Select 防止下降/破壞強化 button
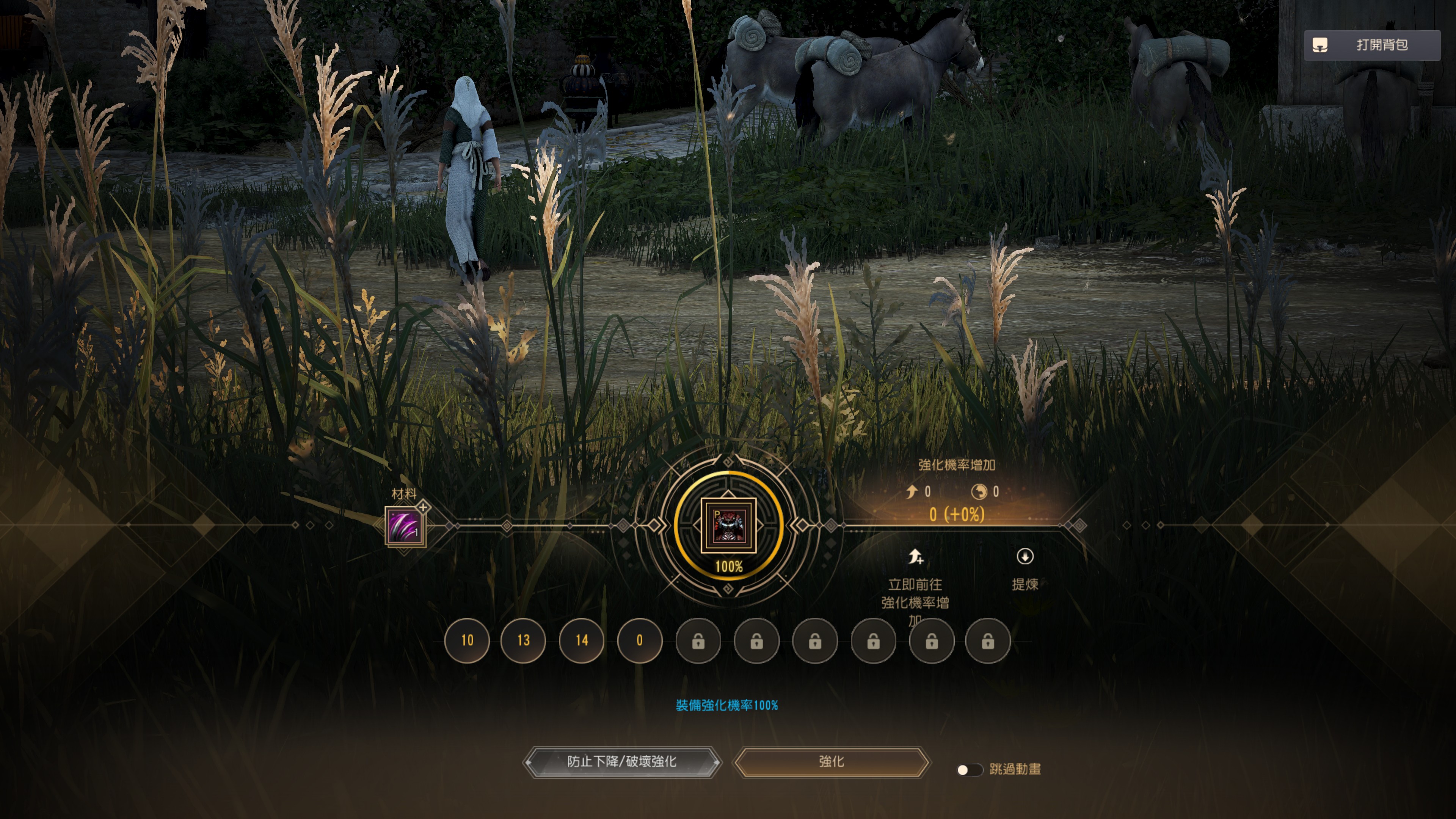 pos(622,762)
